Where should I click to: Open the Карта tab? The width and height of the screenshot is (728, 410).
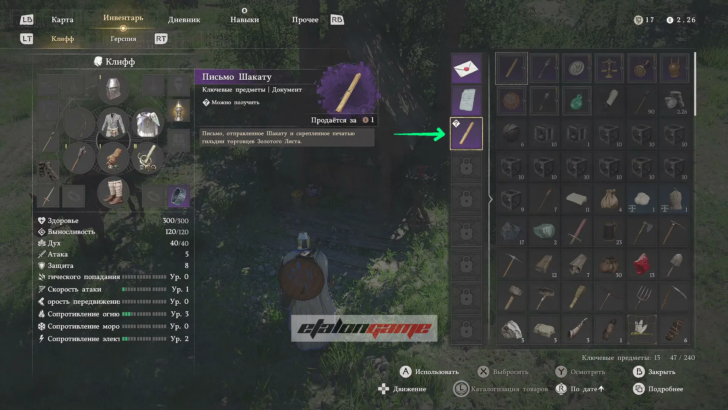pyautogui.click(x=61, y=19)
